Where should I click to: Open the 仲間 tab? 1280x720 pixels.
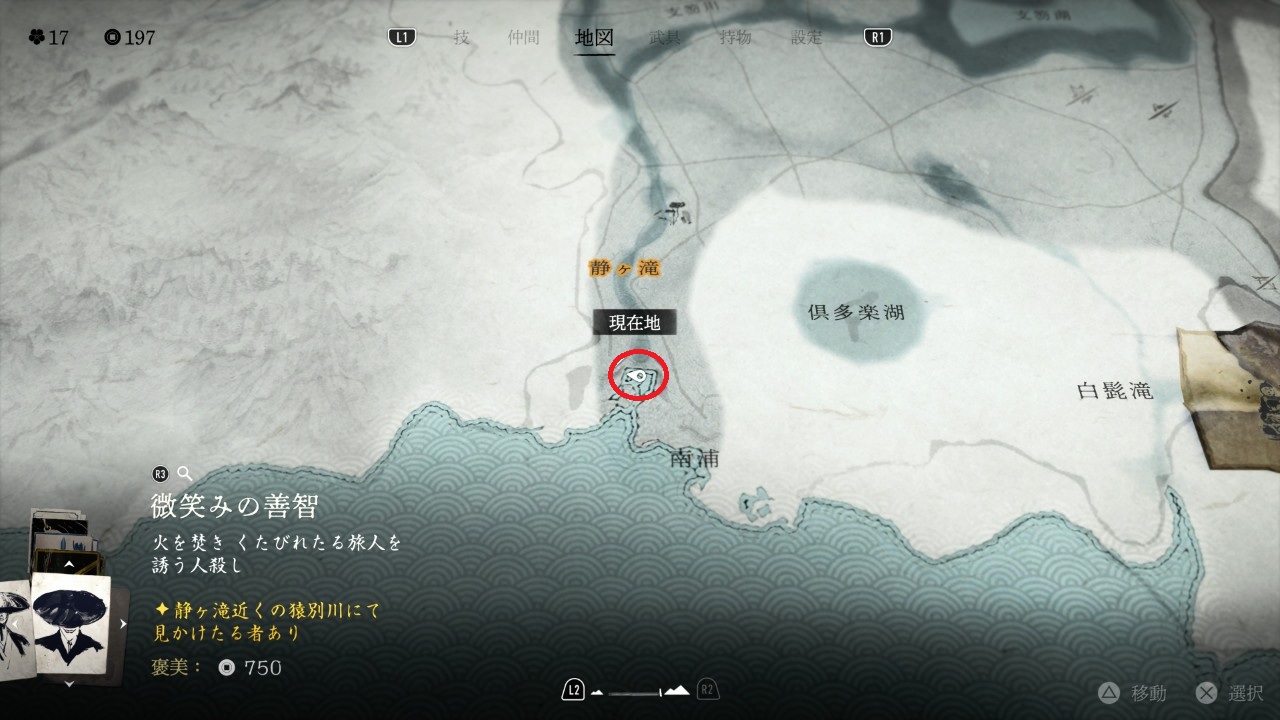pyautogui.click(x=523, y=38)
